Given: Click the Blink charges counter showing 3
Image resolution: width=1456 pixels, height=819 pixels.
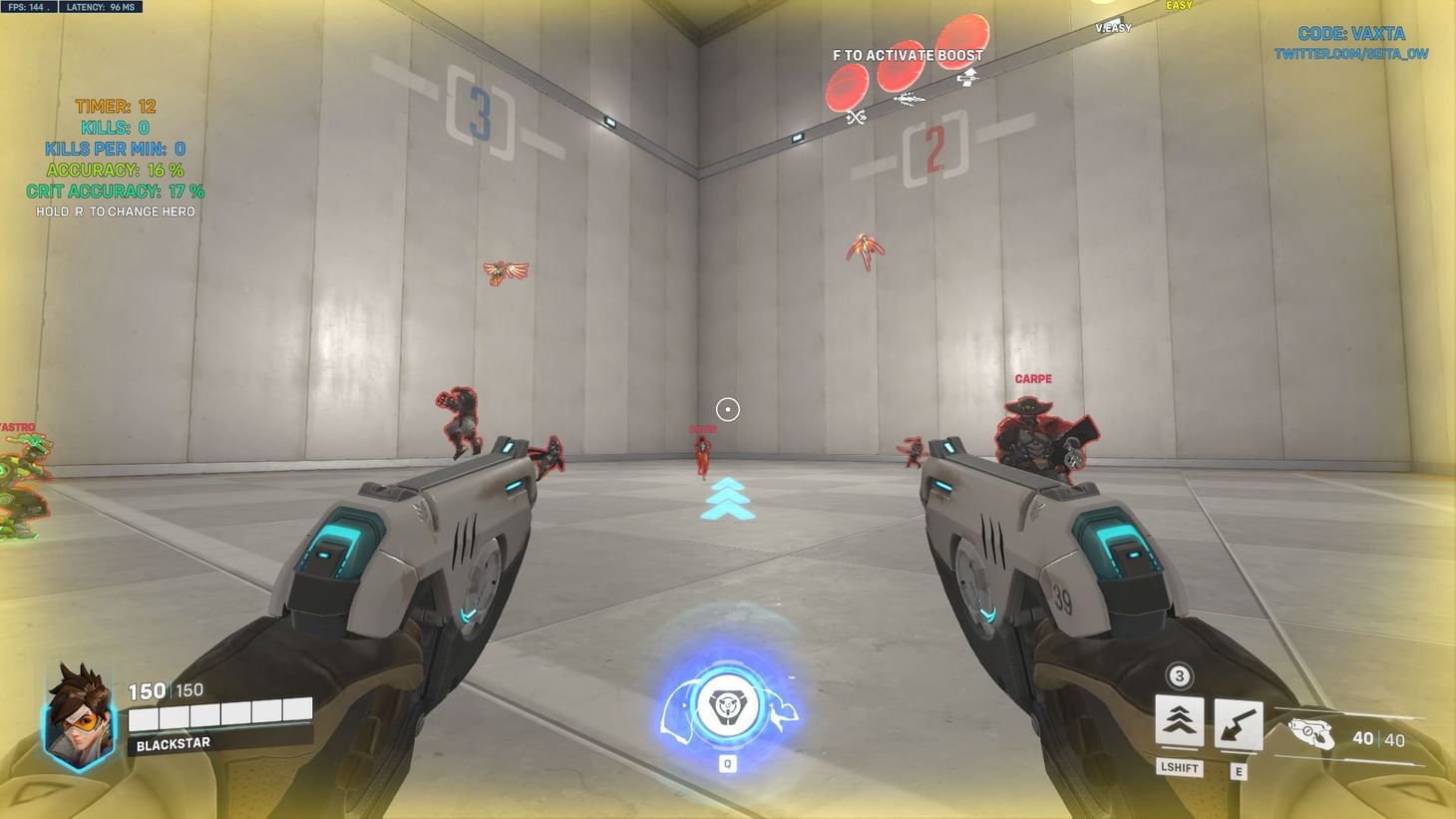Looking at the screenshot, I should point(1178,675).
